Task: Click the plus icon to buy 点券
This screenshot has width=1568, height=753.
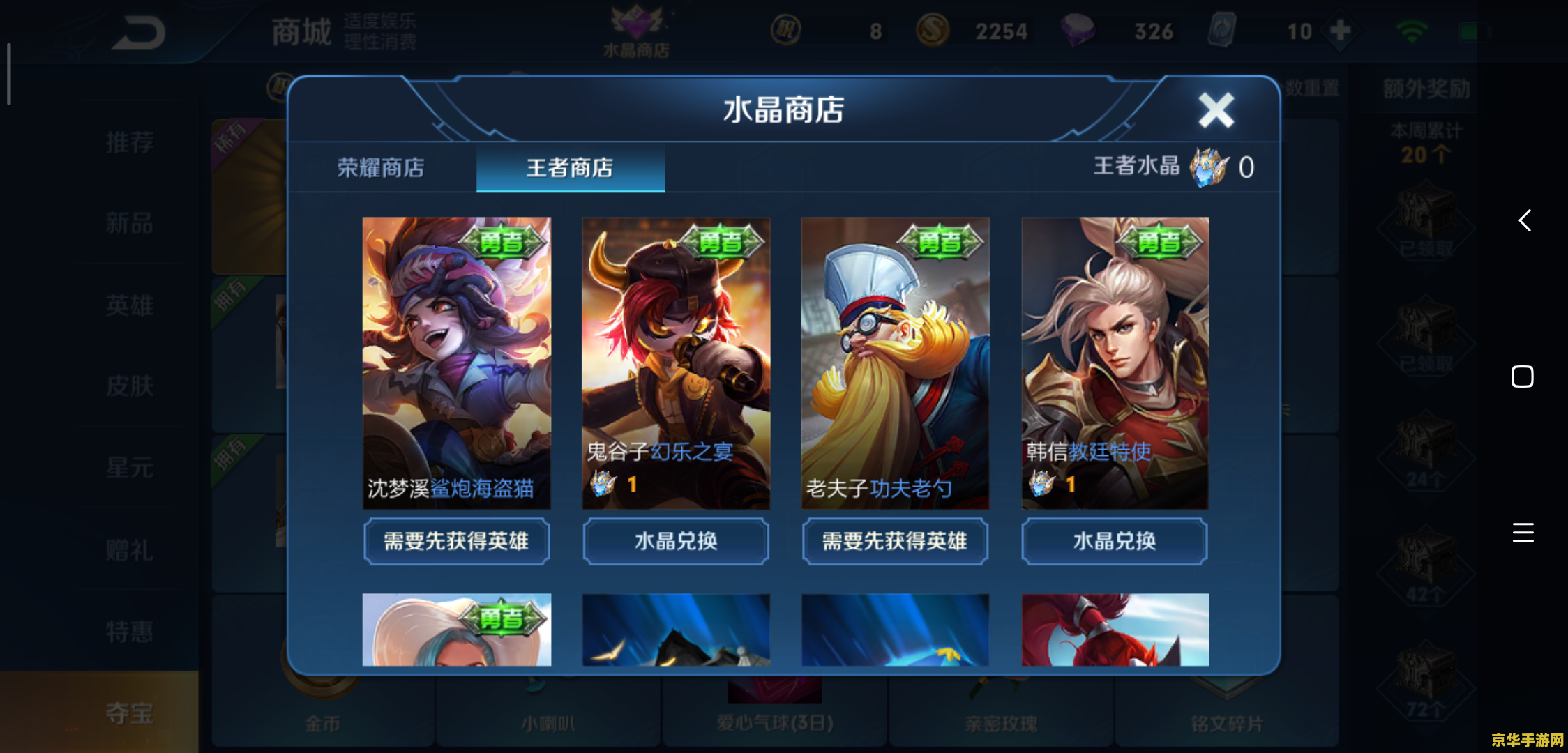Action: (x=1339, y=31)
